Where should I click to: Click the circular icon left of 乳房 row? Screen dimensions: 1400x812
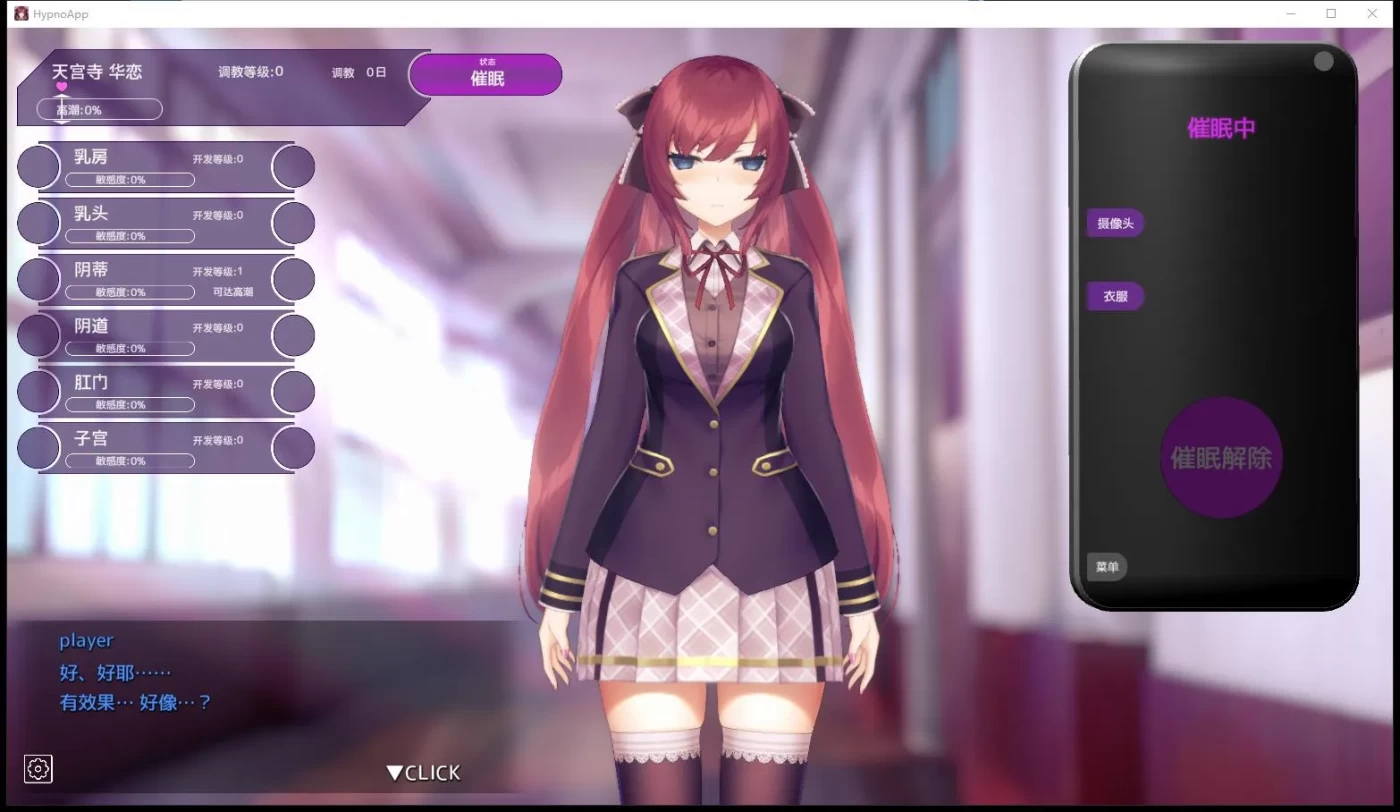click(37, 166)
